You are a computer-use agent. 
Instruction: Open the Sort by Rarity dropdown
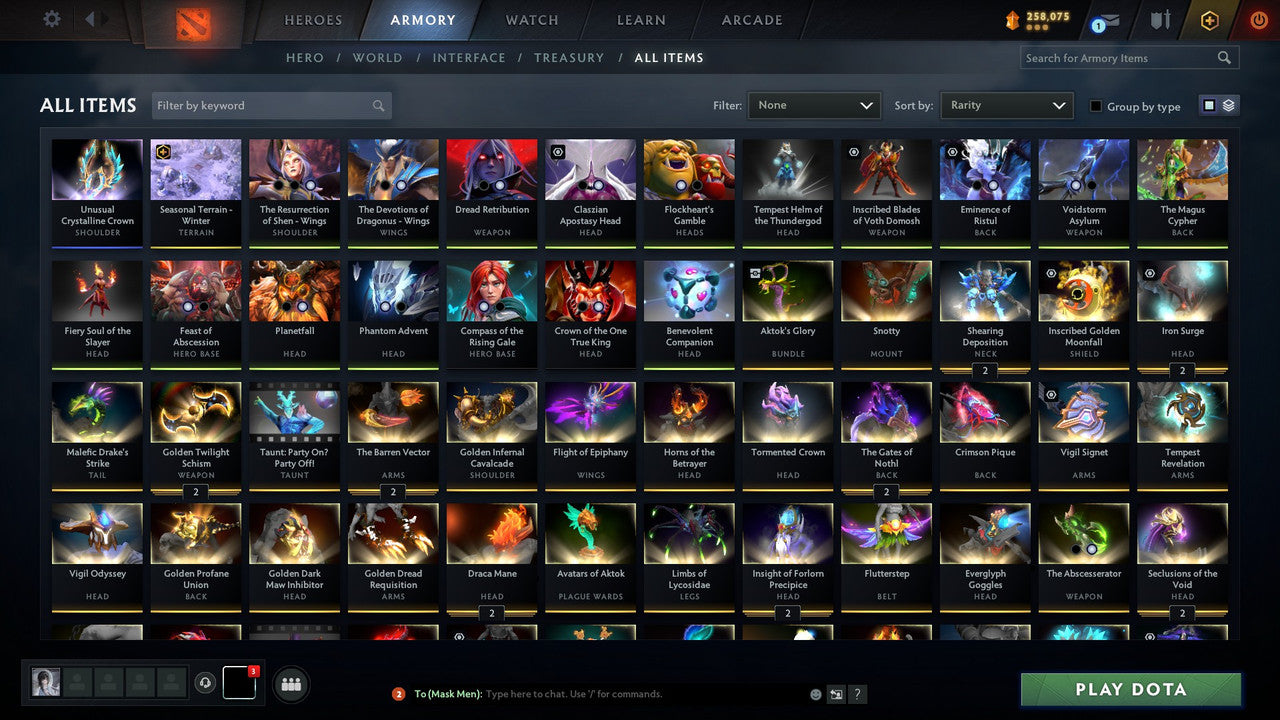1006,104
